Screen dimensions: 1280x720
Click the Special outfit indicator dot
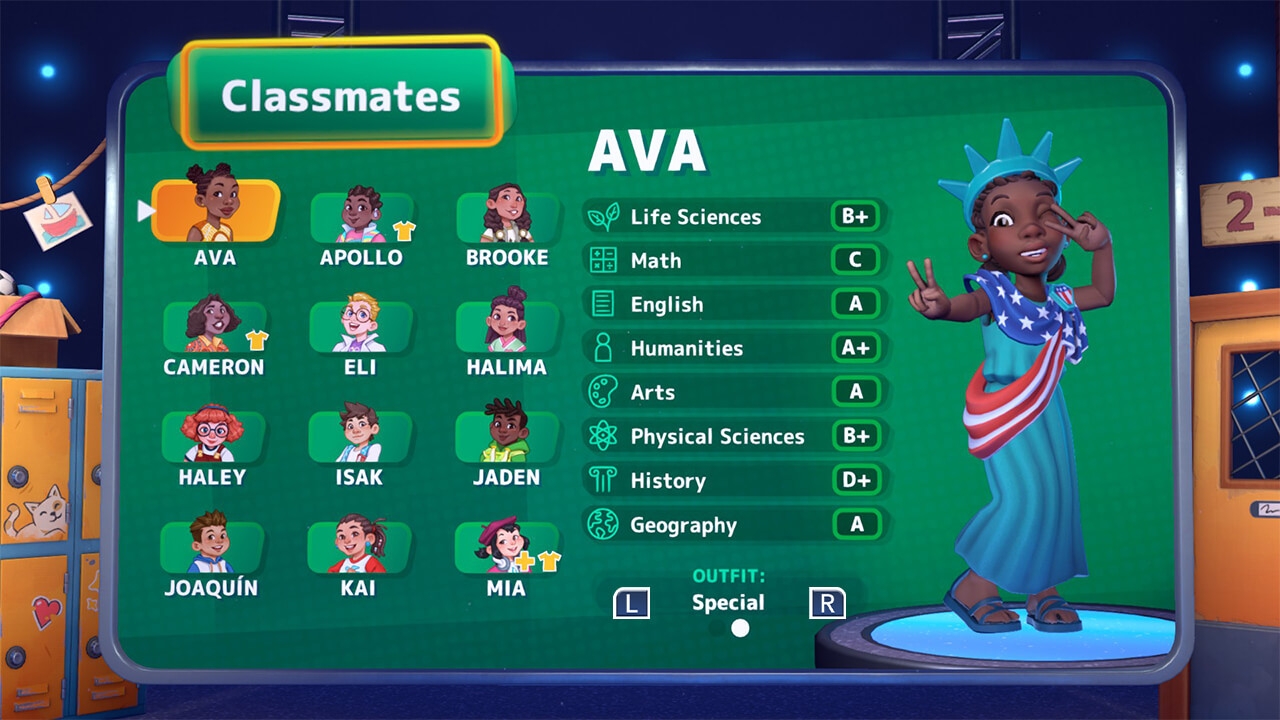point(738,628)
